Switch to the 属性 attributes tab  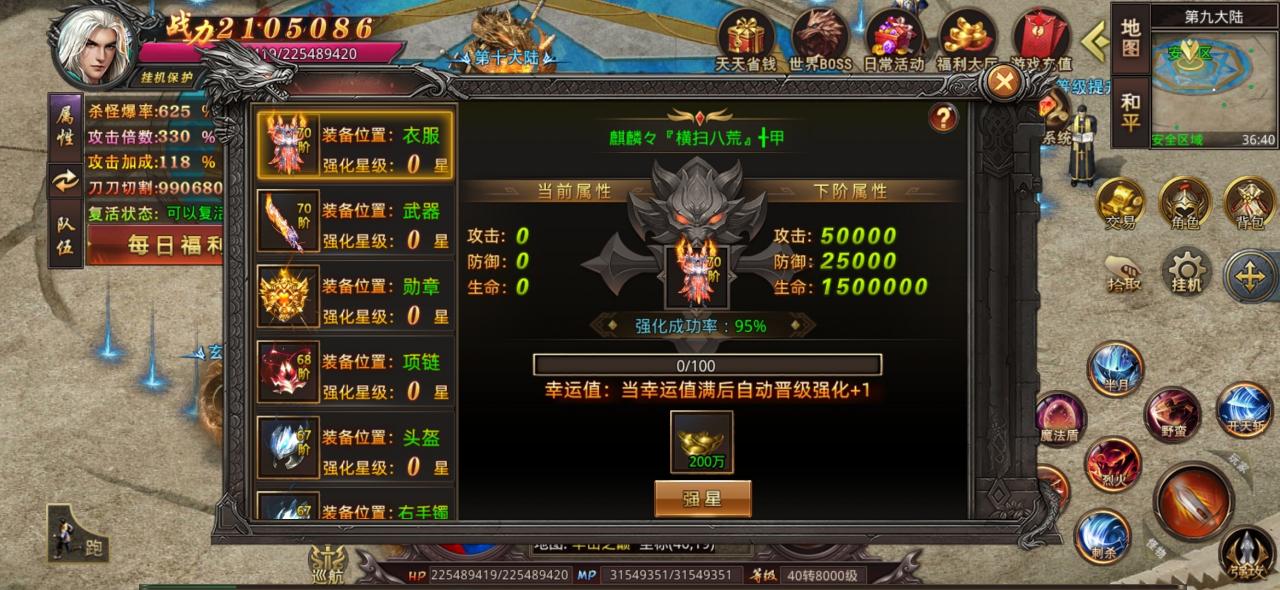coord(64,127)
